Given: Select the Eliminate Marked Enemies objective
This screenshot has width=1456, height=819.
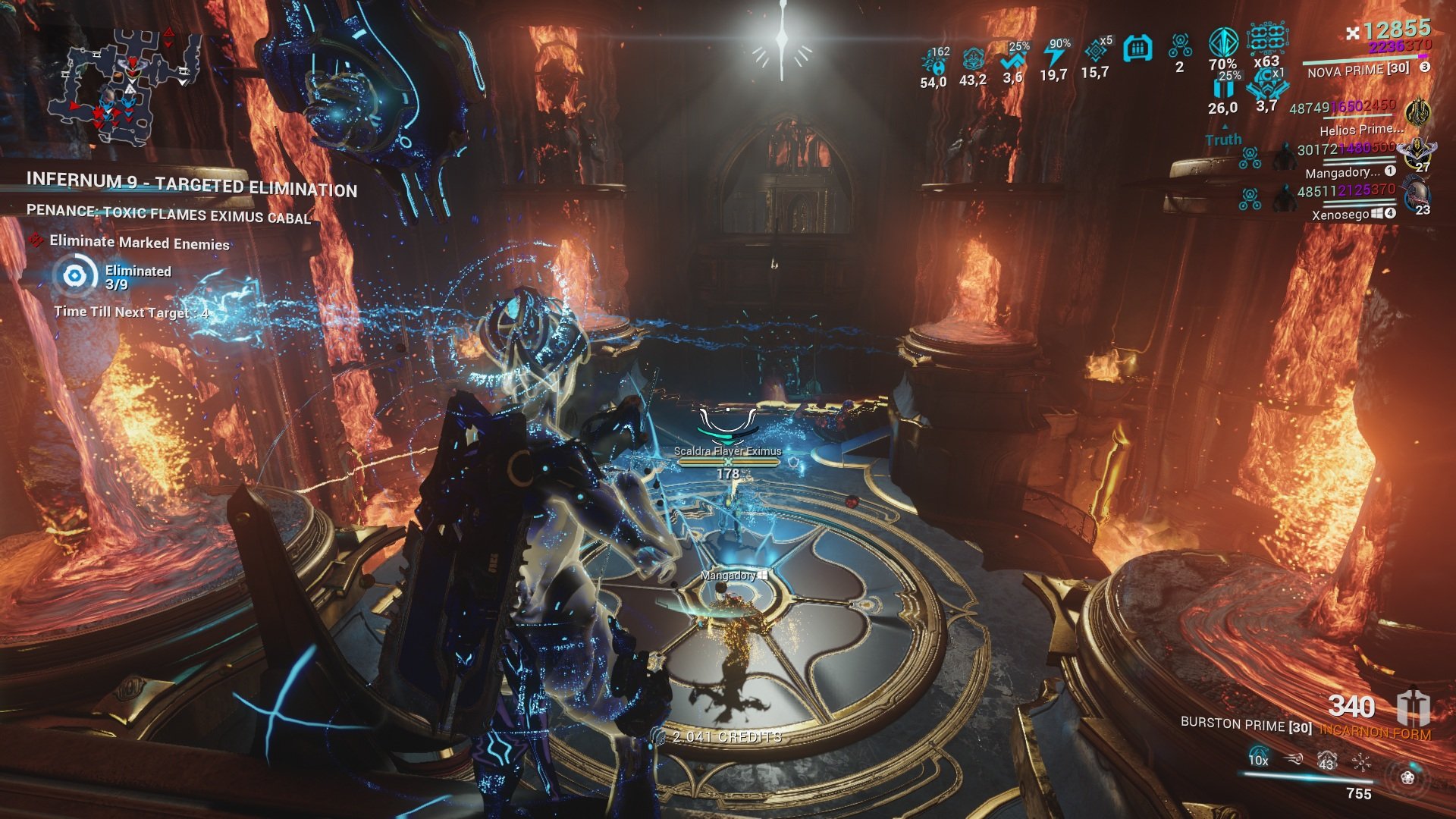Looking at the screenshot, I should pyautogui.click(x=139, y=243).
